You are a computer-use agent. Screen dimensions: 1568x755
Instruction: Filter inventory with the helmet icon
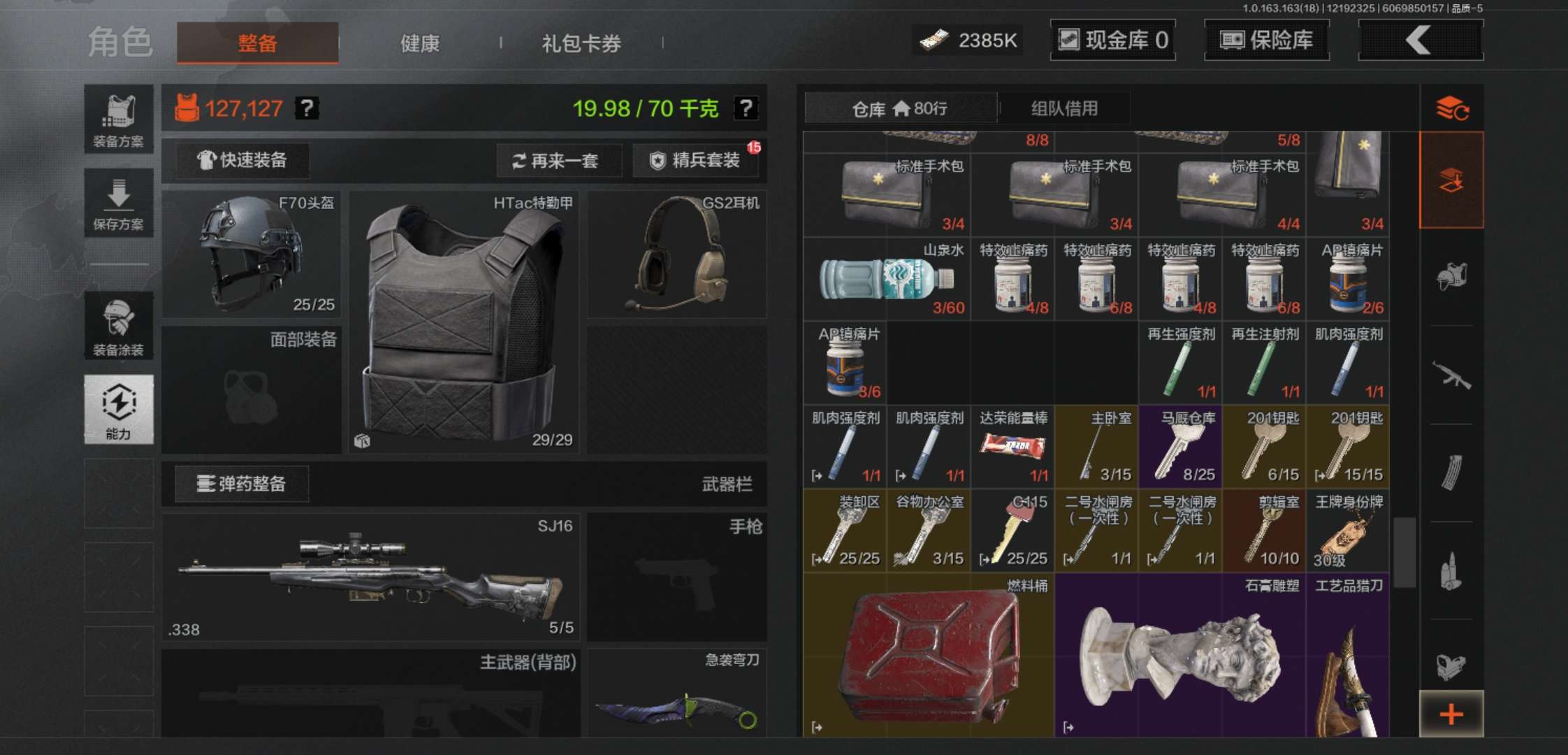(x=1452, y=276)
